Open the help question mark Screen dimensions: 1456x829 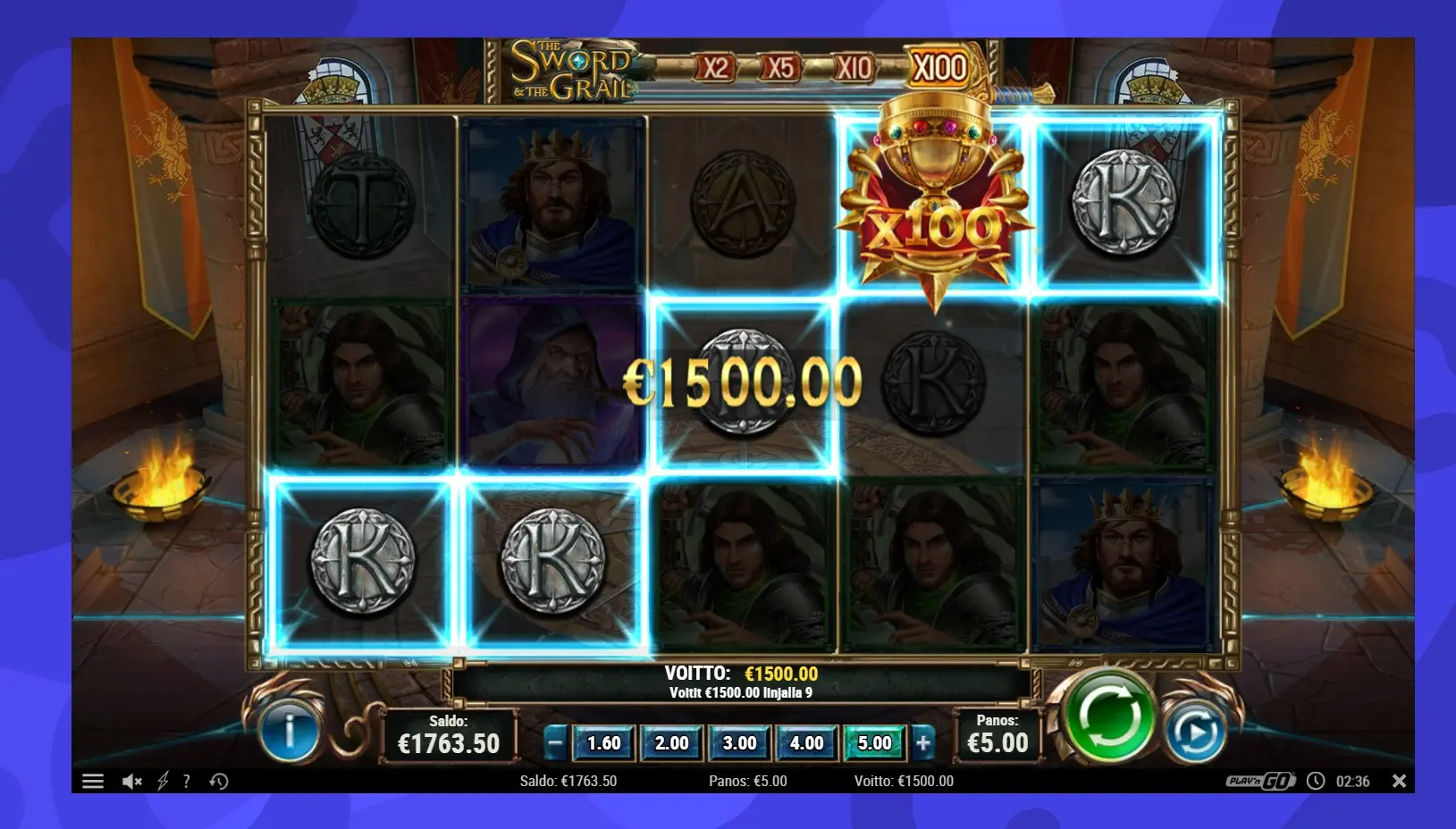click(x=186, y=782)
